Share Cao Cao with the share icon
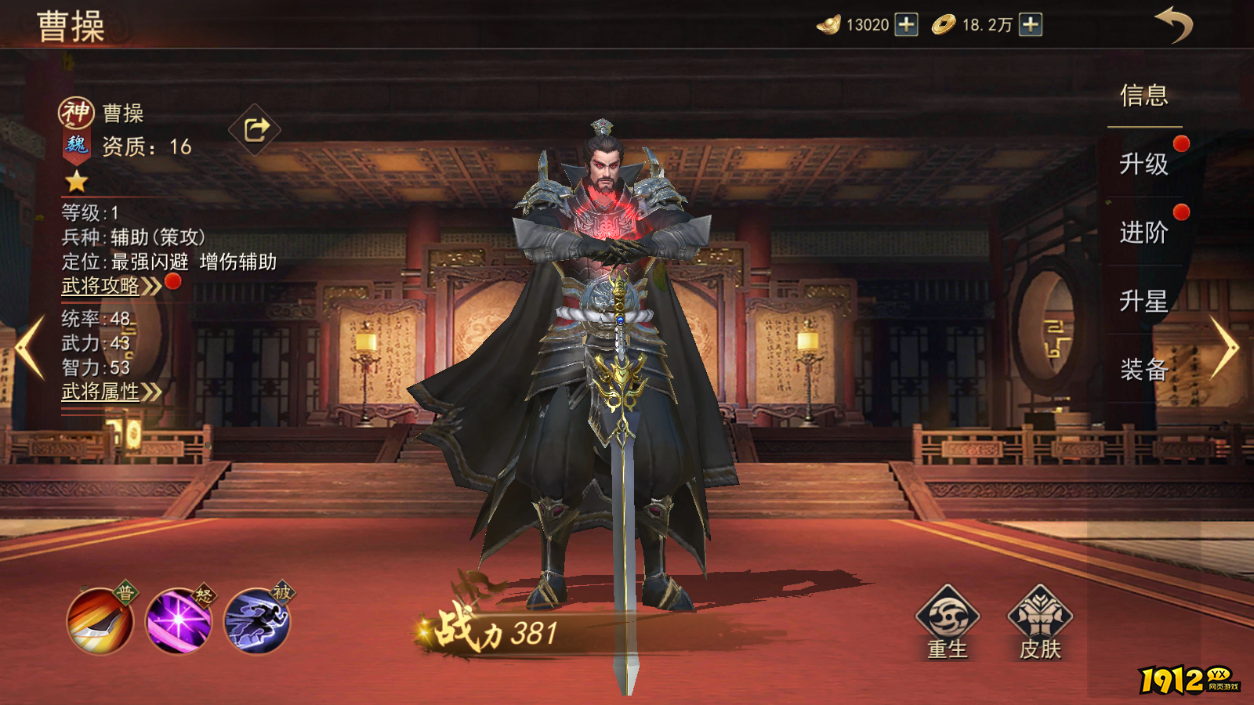The height and width of the screenshot is (705, 1254). [254, 130]
